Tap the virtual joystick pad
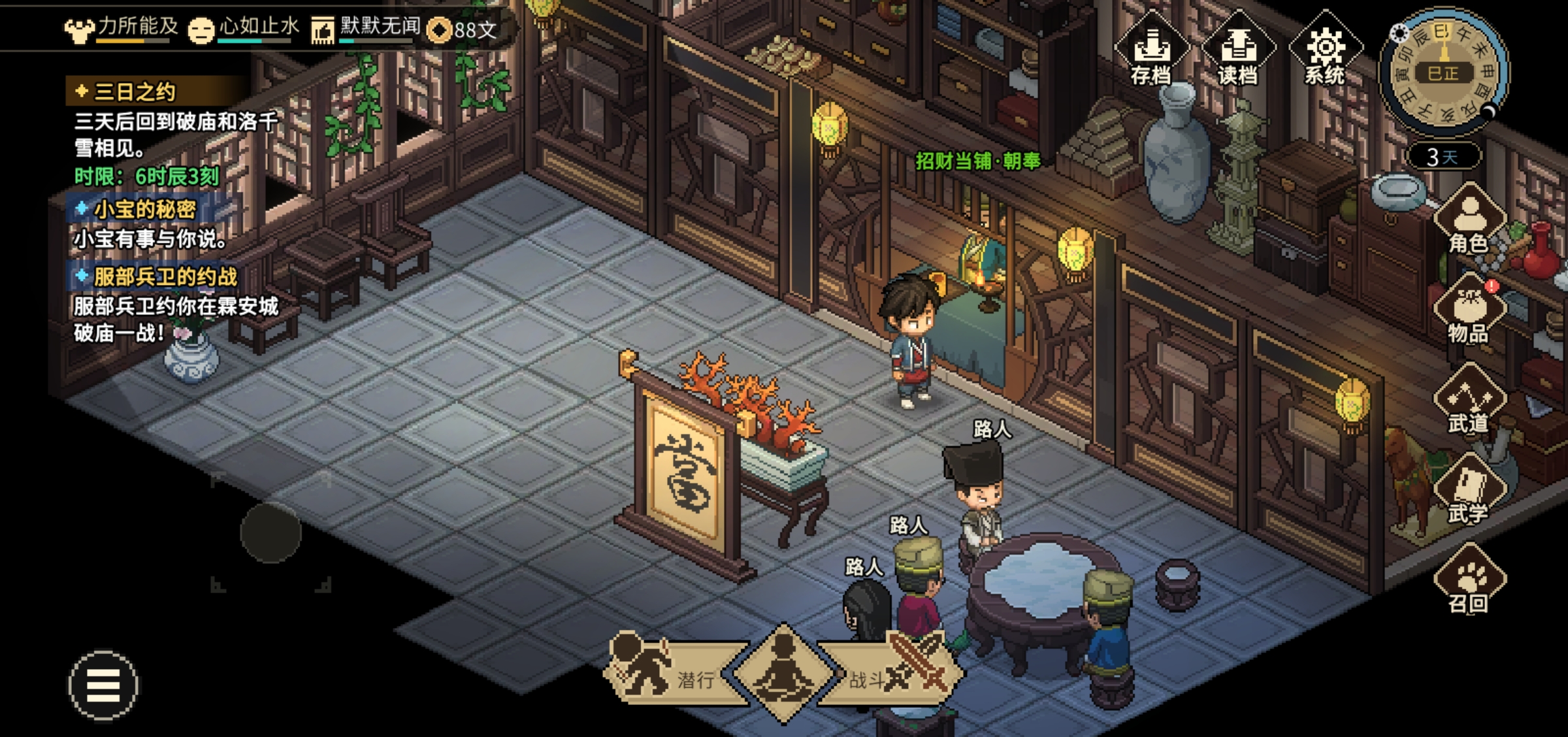The height and width of the screenshot is (737, 1568). pyautogui.click(x=270, y=532)
